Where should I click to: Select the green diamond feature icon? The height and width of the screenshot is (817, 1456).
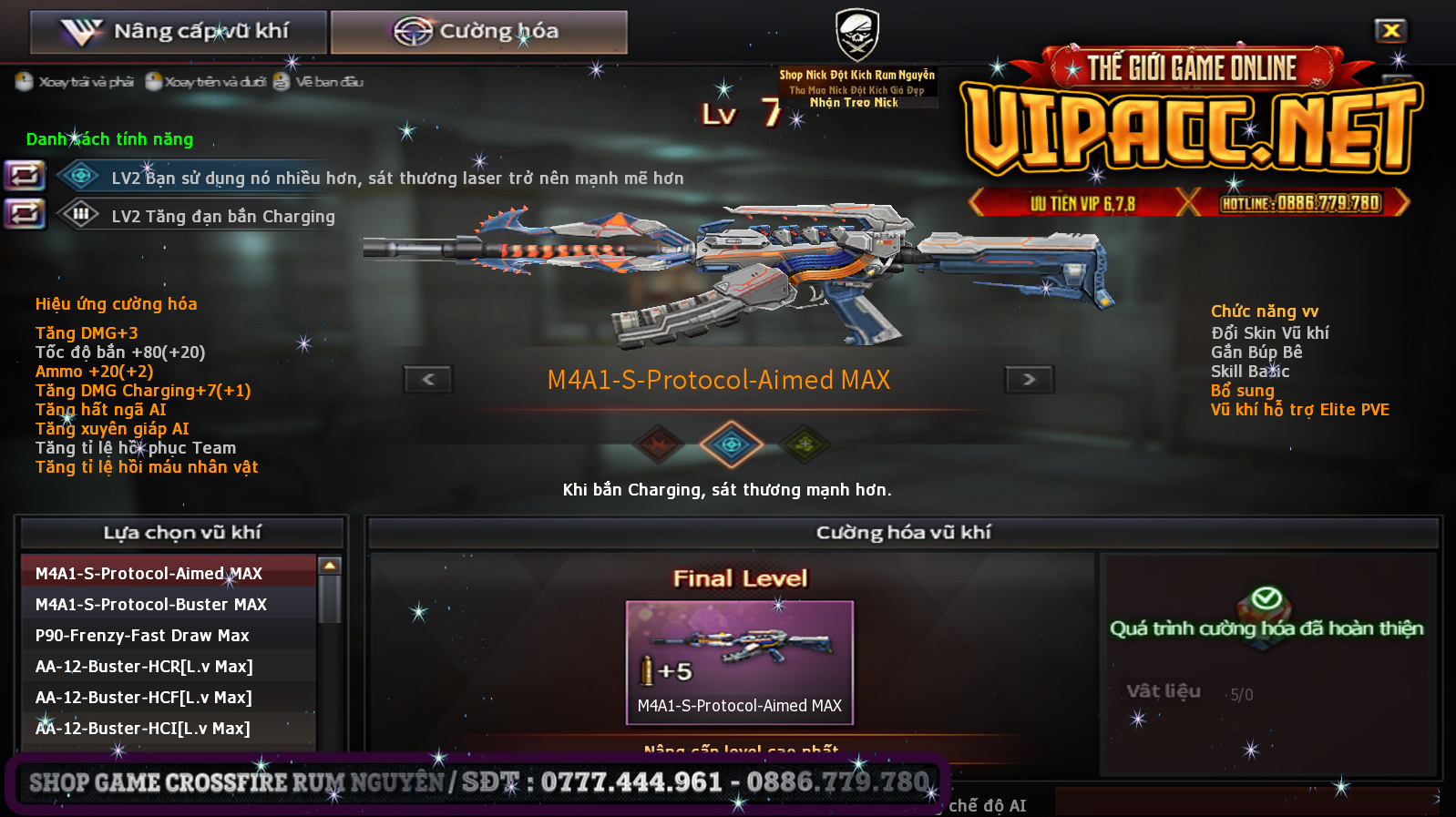click(804, 444)
